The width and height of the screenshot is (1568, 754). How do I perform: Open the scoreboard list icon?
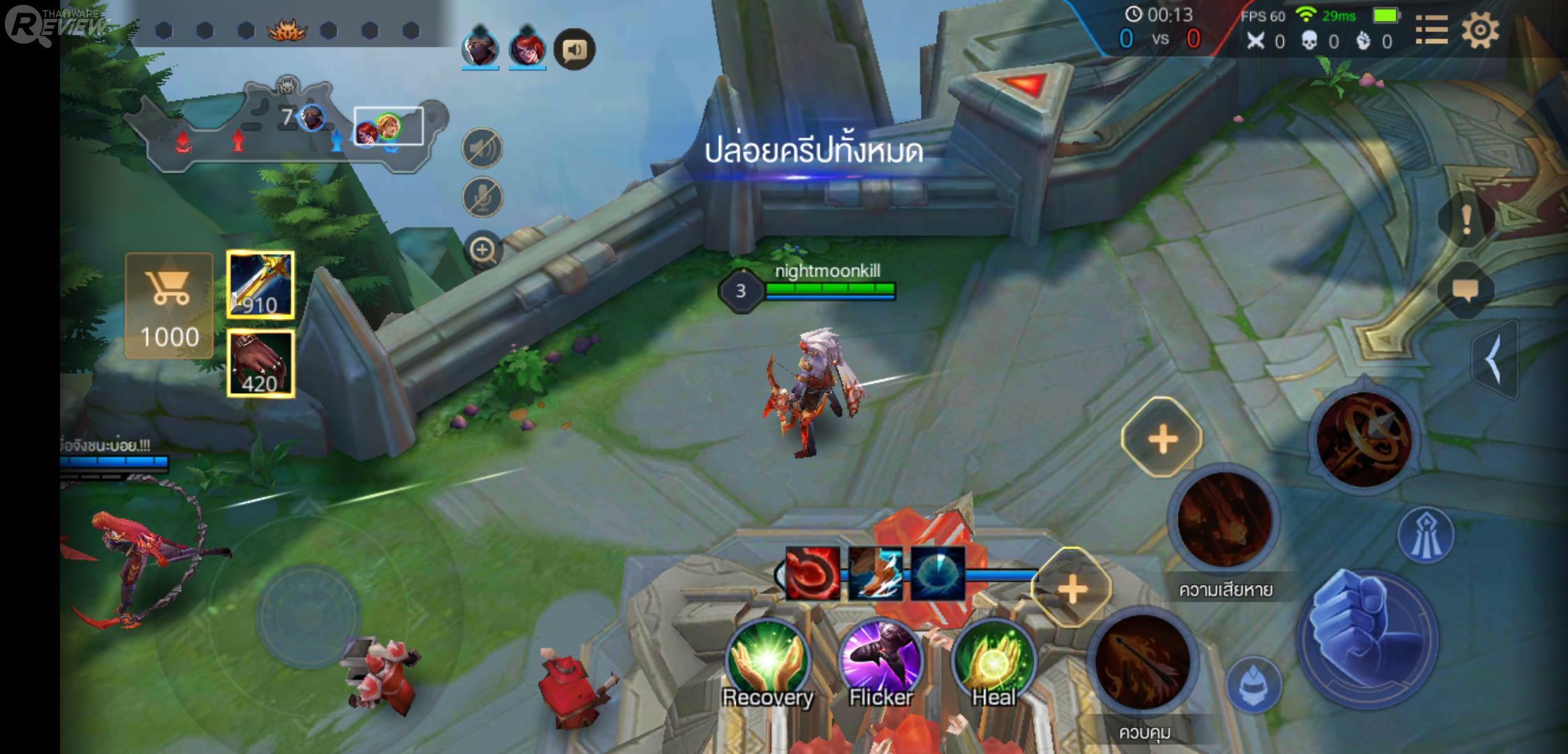pyautogui.click(x=1431, y=31)
